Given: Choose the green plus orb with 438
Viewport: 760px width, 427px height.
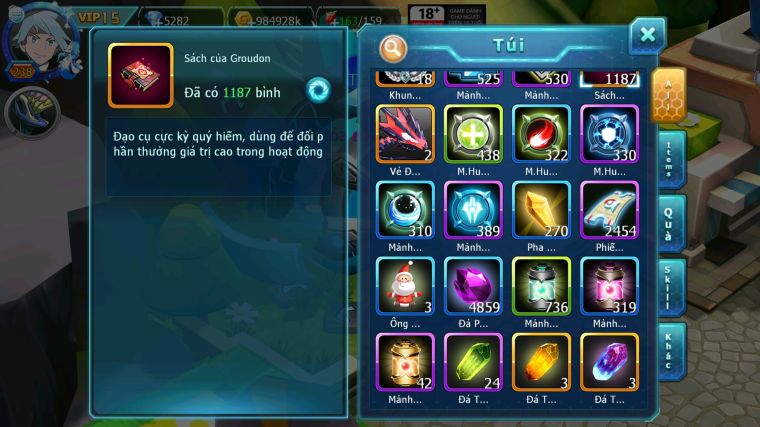Looking at the screenshot, I should (473, 133).
